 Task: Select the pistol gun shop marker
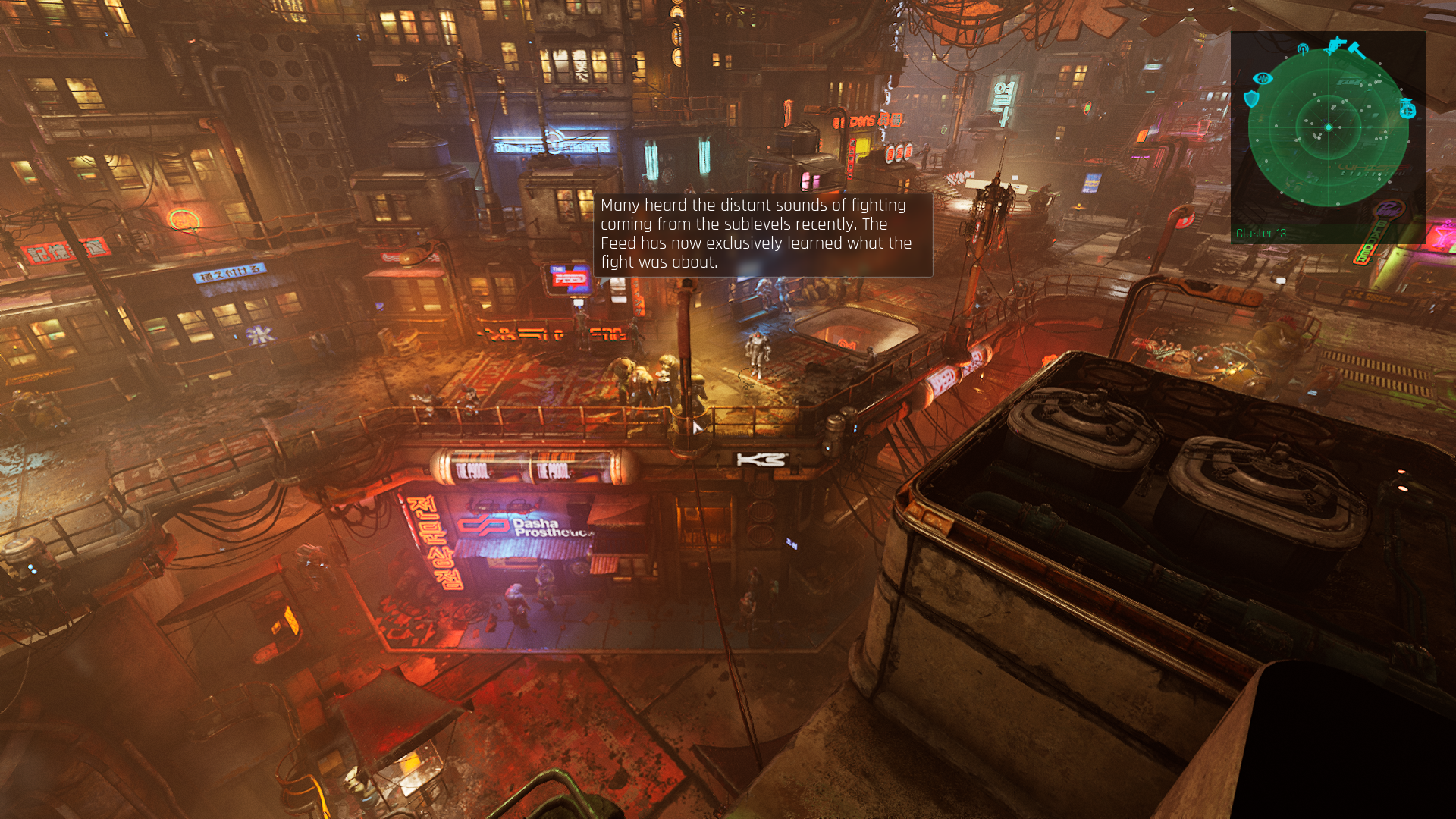click(1335, 45)
